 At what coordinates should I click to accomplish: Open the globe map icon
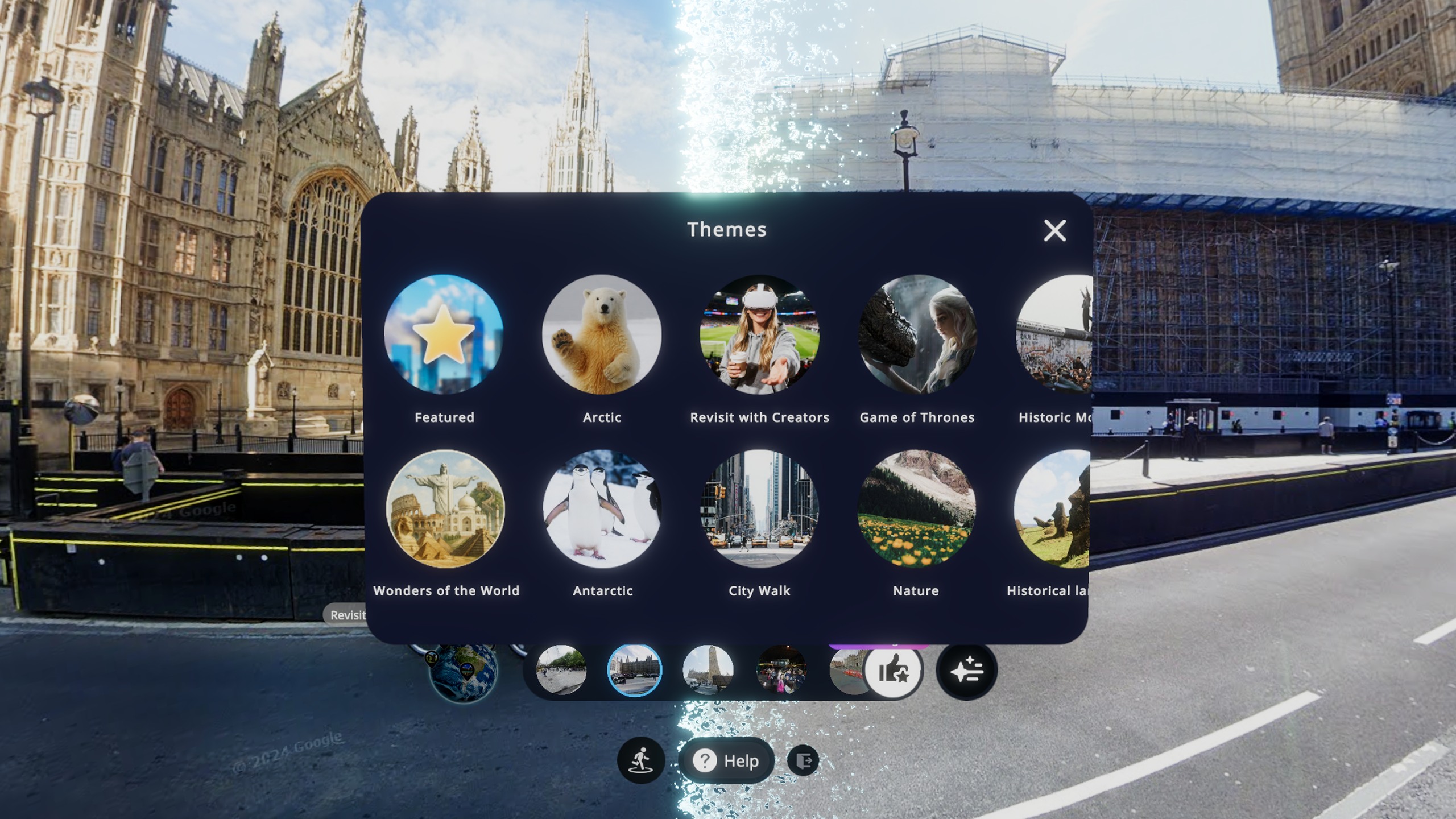point(463,671)
